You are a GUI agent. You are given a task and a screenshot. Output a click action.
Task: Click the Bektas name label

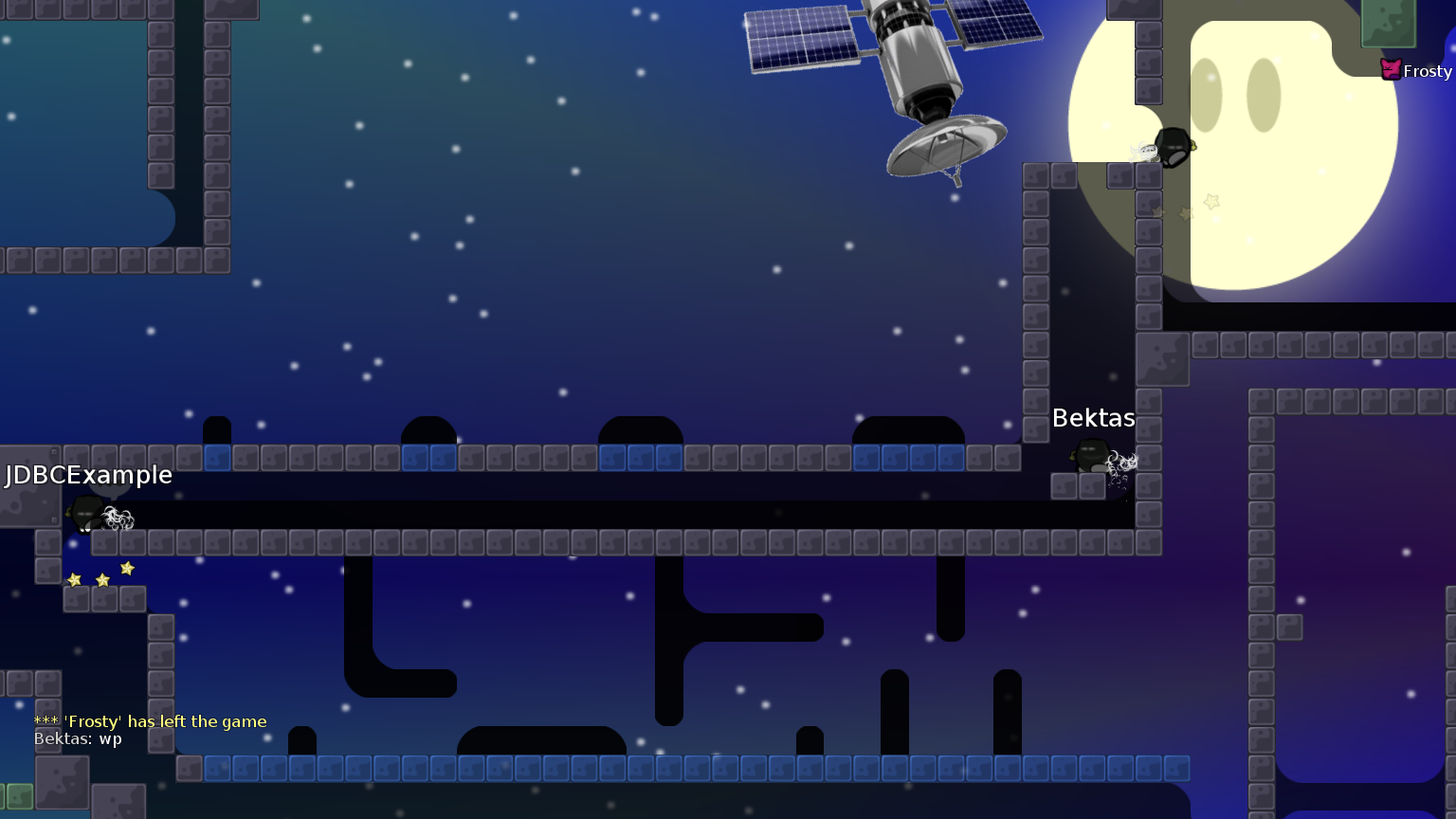[x=1093, y=417]
